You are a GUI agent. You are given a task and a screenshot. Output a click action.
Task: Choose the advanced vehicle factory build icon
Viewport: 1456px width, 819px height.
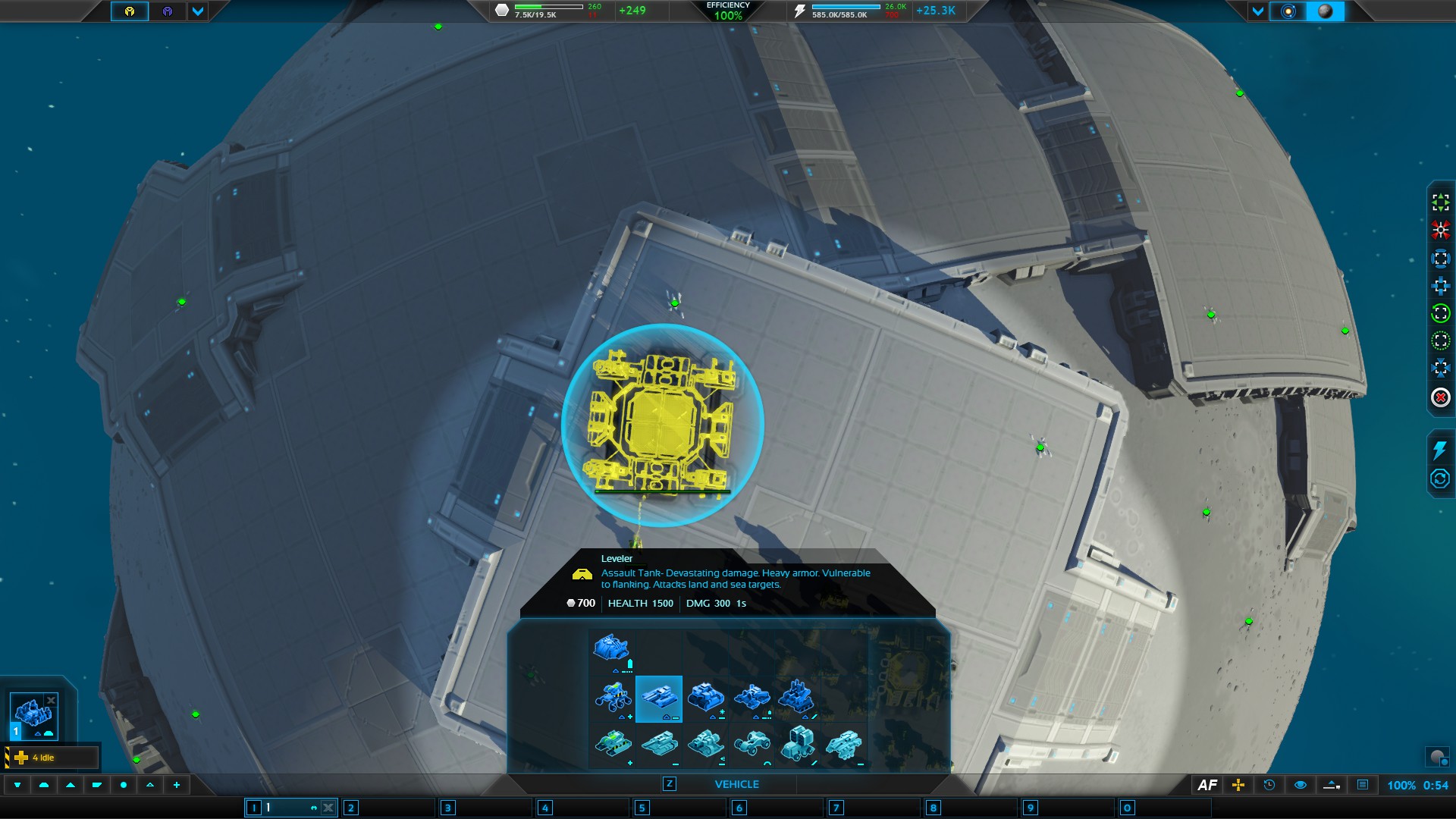pyautogui.click(x=611, y=650)
